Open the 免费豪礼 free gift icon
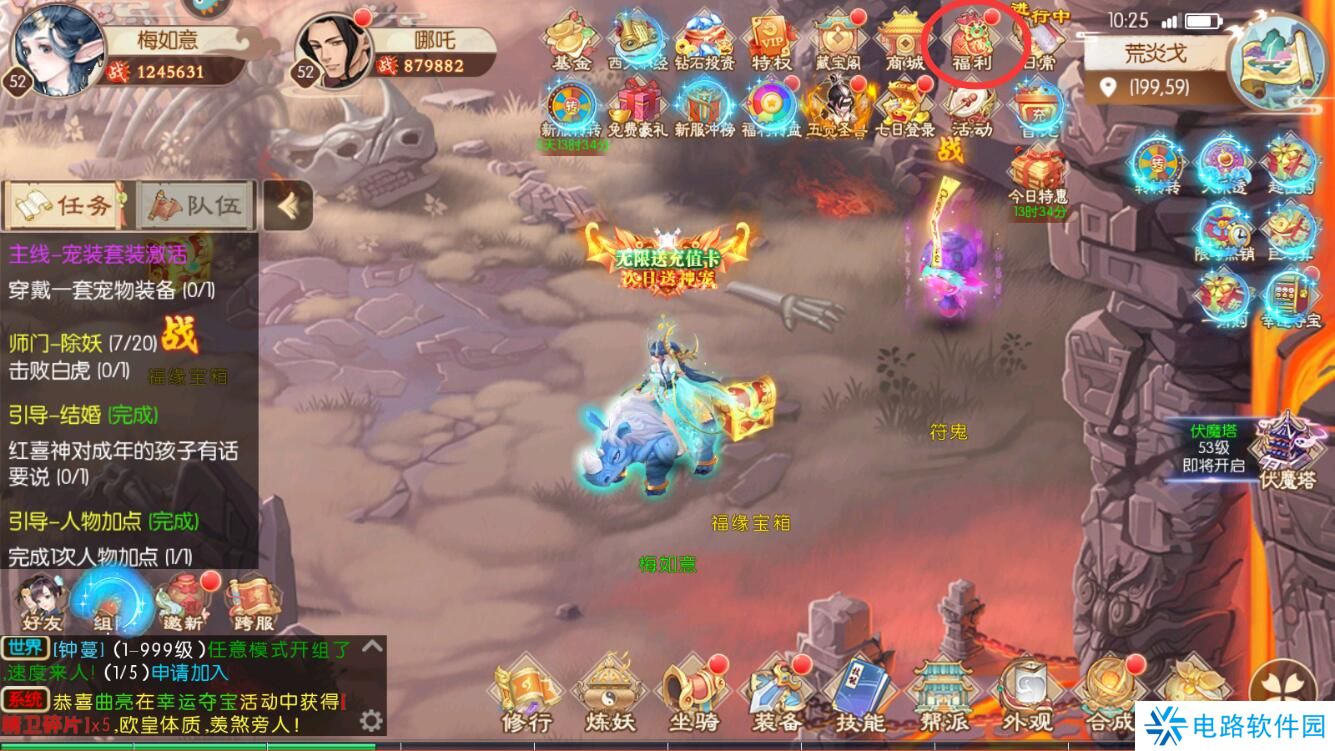Image resolution: width=1335 pixels, height=751 pixels. point(637,108)
